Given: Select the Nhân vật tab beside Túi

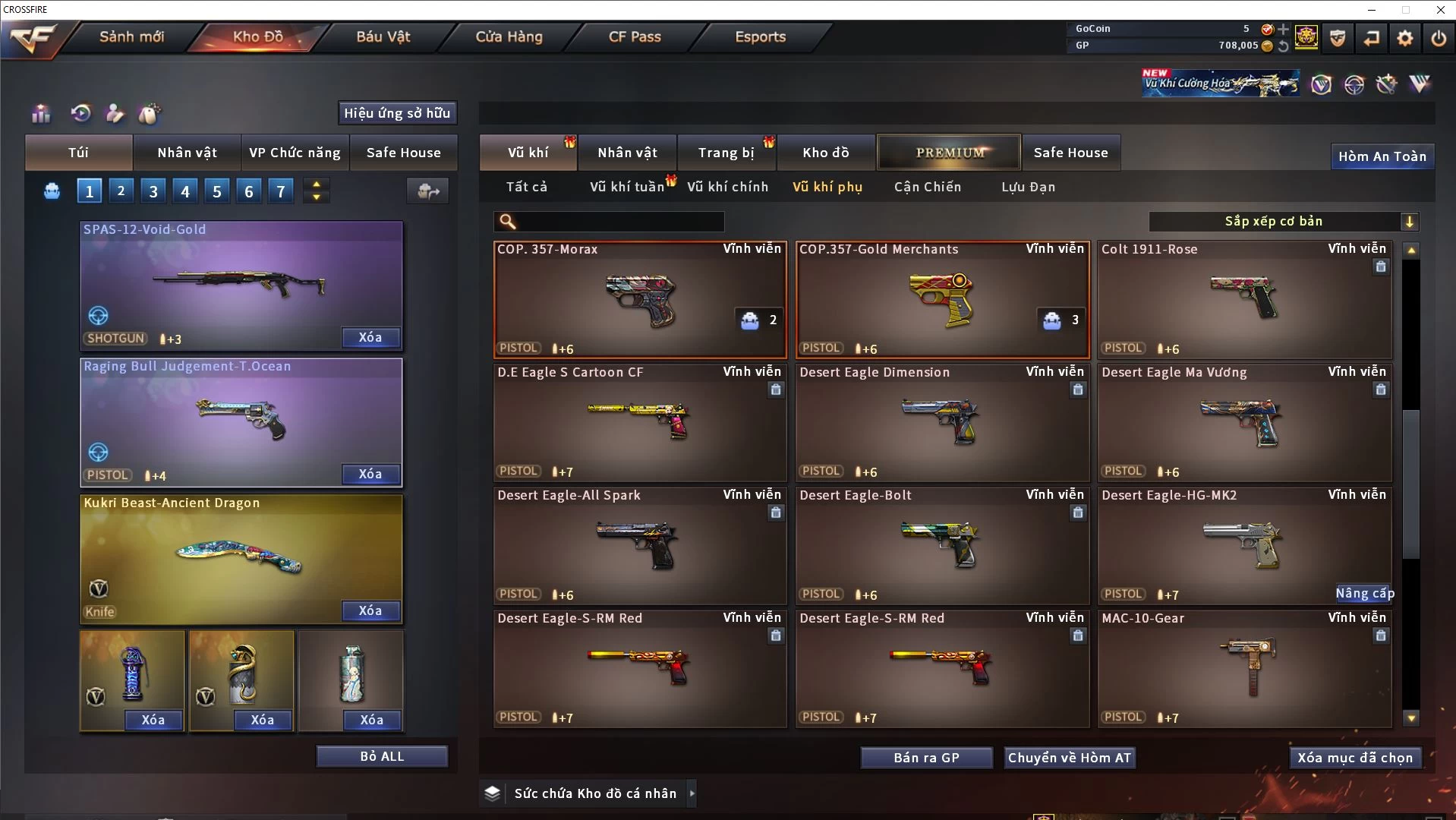Looking at the screenshot, I should tap(187, 153).
